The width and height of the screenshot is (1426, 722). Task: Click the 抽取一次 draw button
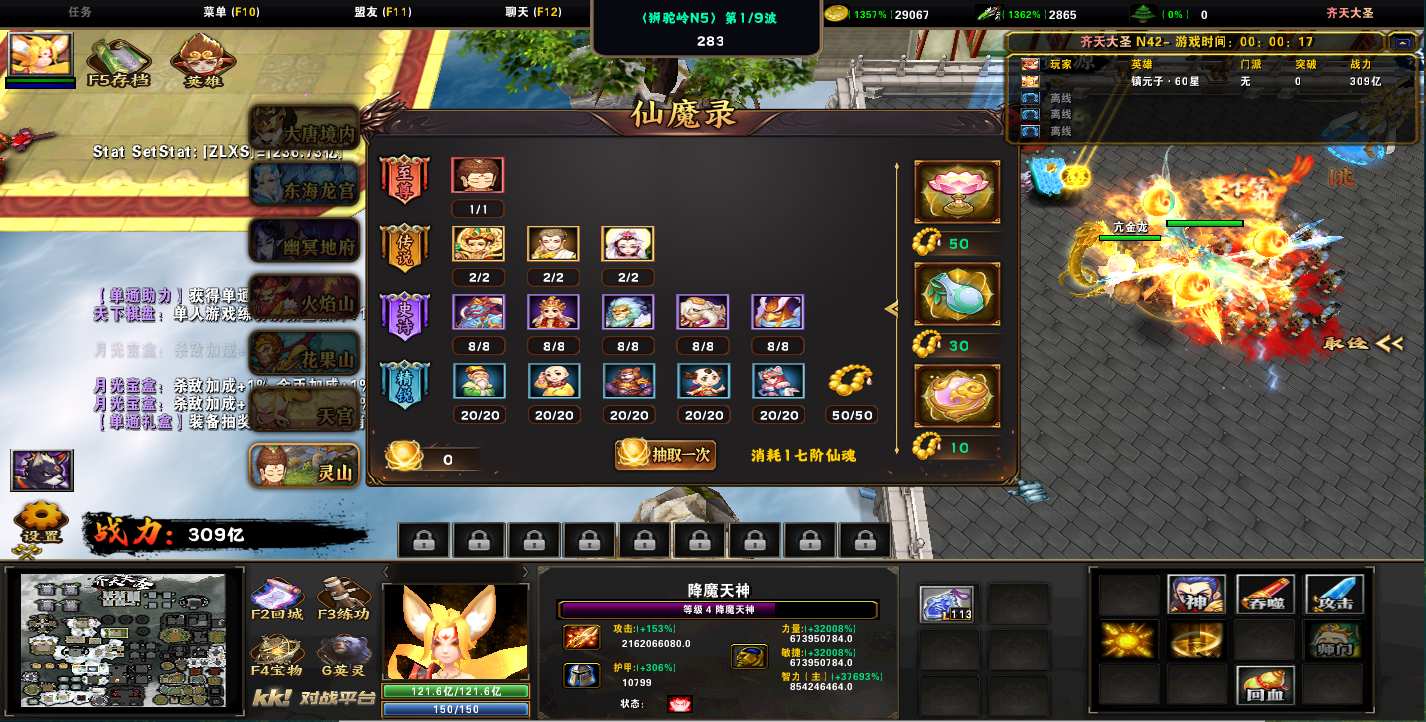(667, 454)
